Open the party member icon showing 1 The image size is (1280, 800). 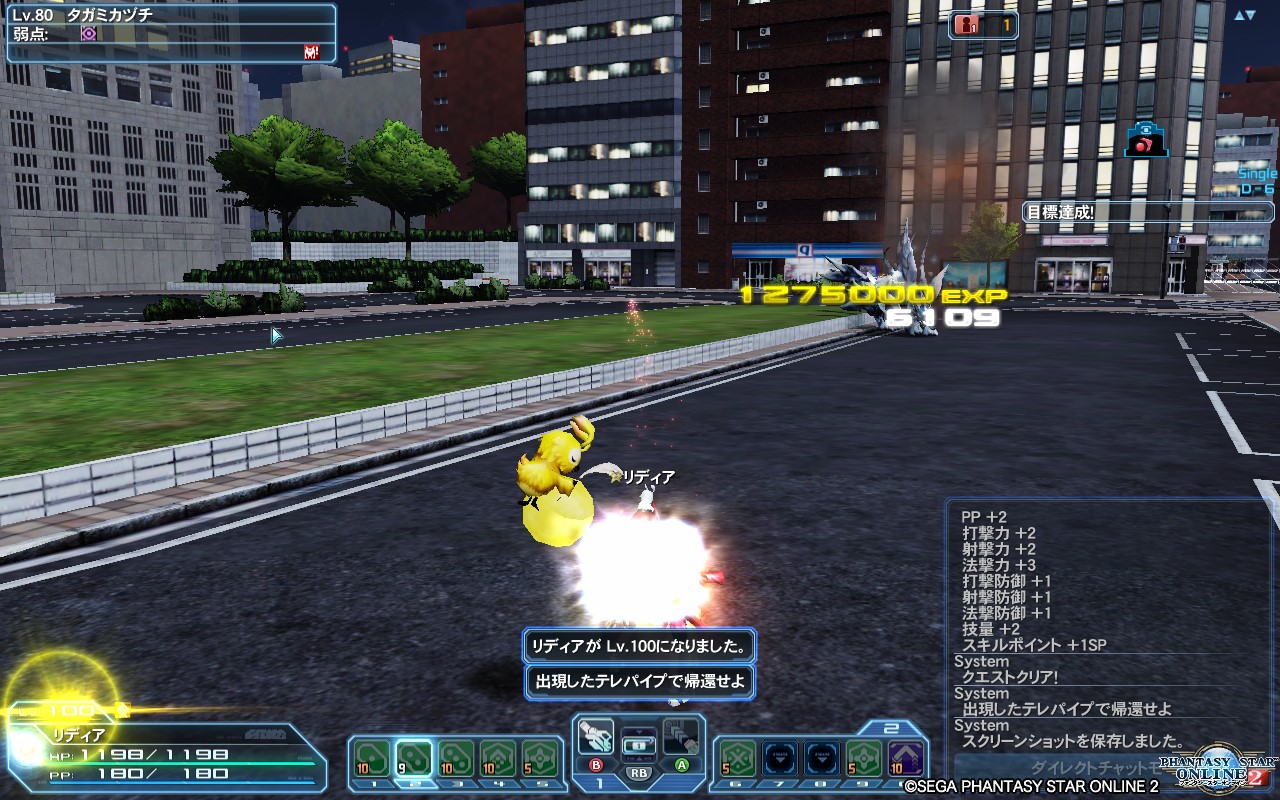(967, 25)
